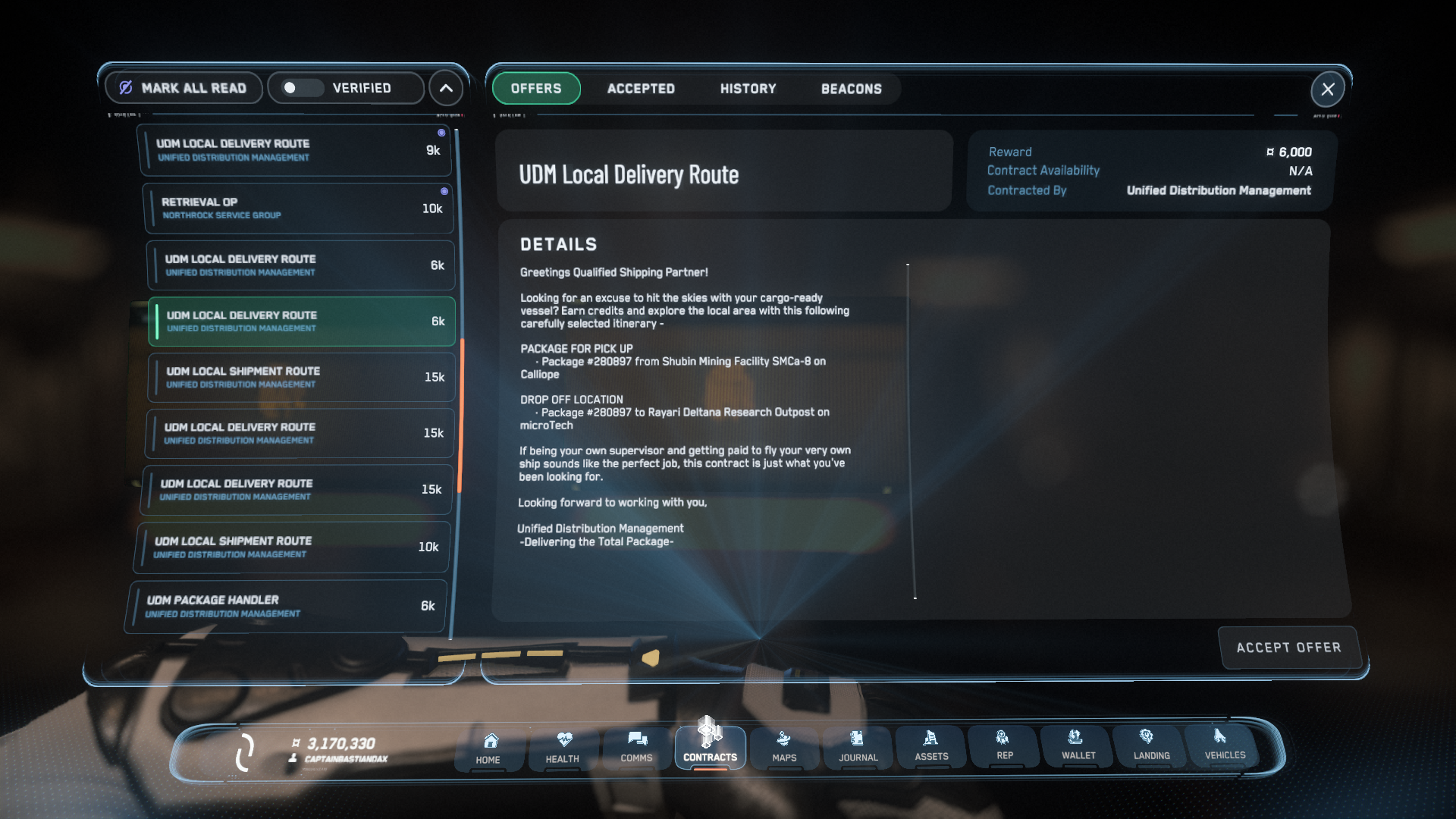Clear unread marker on 9k UDM Delivery Route
Image resolution: width=1456 pixels, height=819 pixels.
[x=442, y=132]
